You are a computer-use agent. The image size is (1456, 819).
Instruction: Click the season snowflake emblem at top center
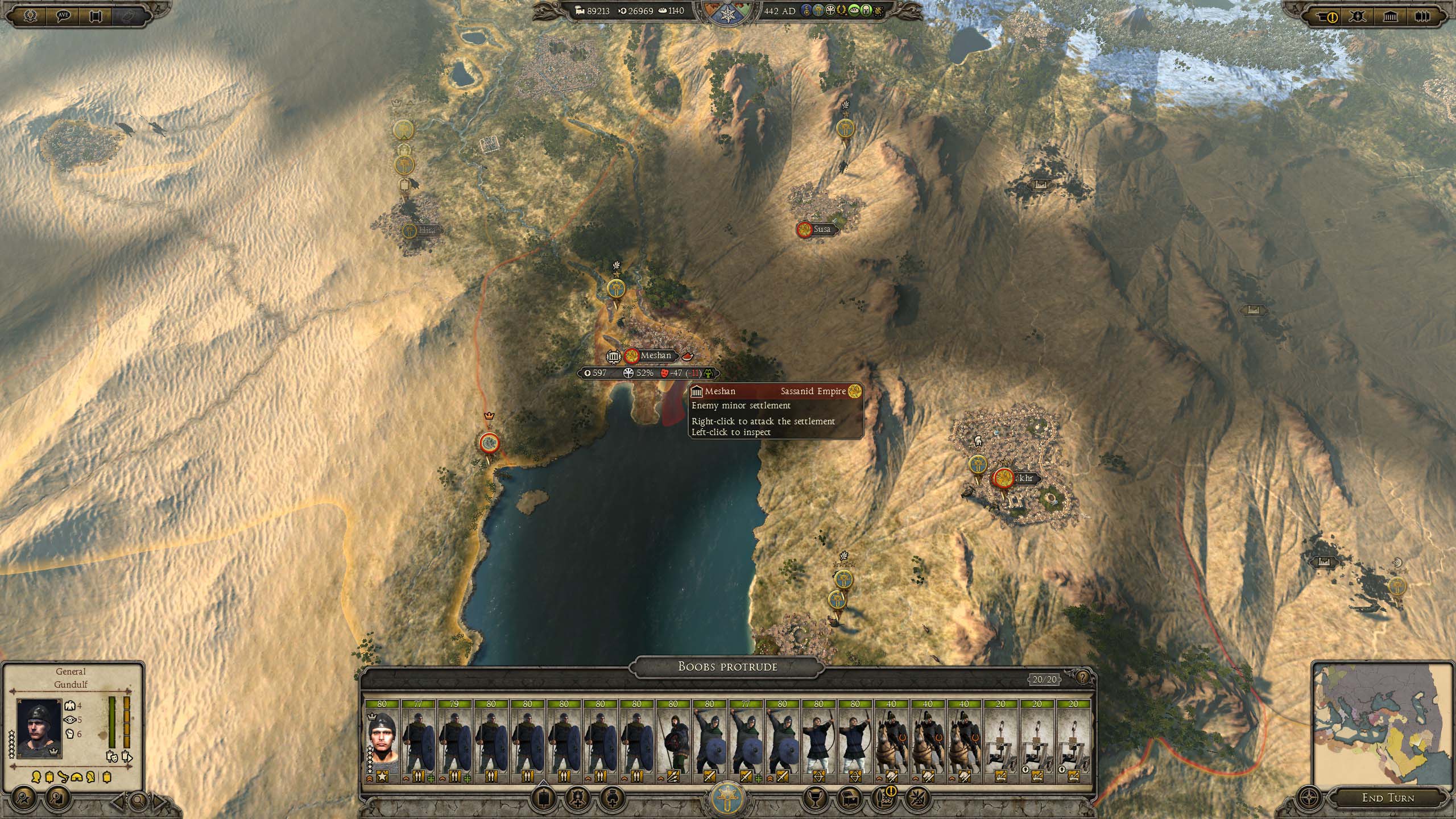click(x=727, y=14)
